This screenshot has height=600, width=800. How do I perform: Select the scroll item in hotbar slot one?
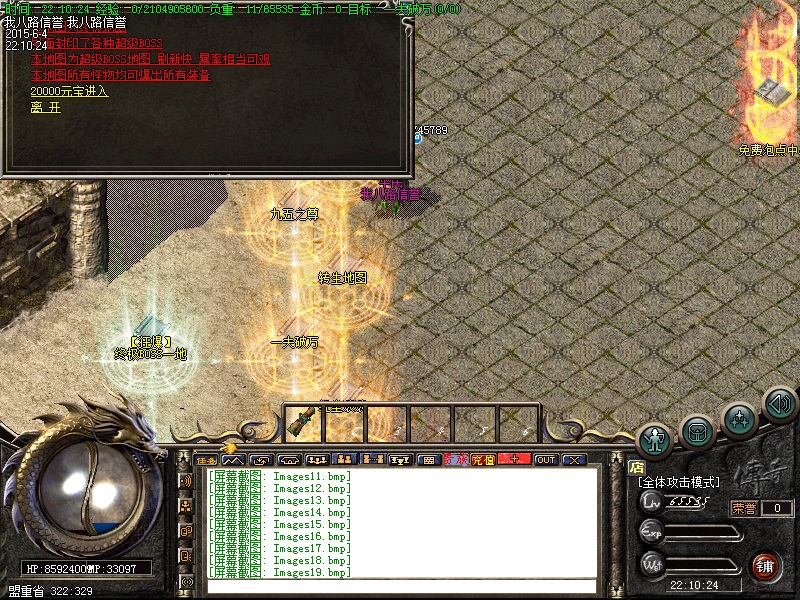pyautogui.click(x=303, y=423)
